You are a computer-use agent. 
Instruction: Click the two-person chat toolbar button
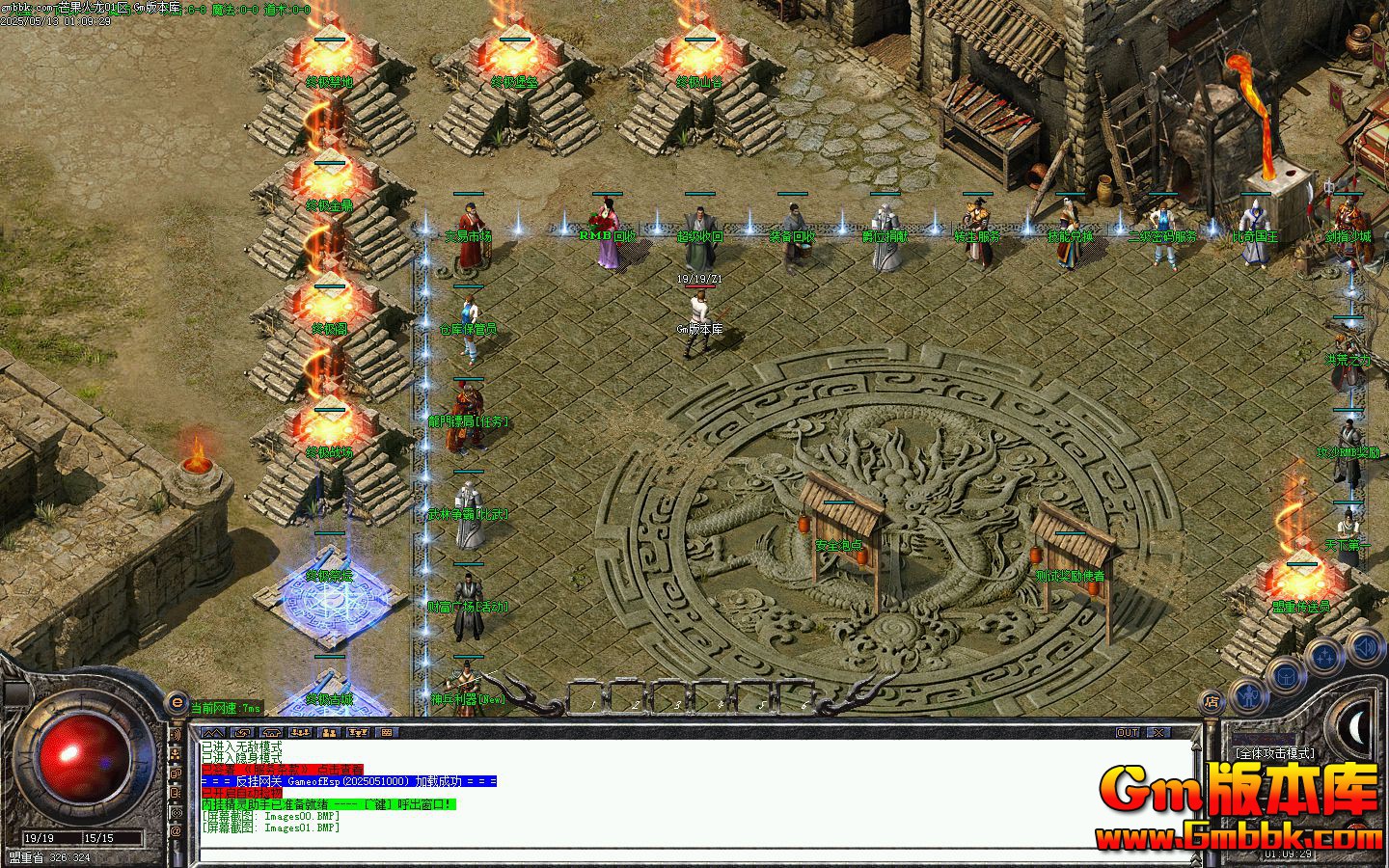[329, 733]
